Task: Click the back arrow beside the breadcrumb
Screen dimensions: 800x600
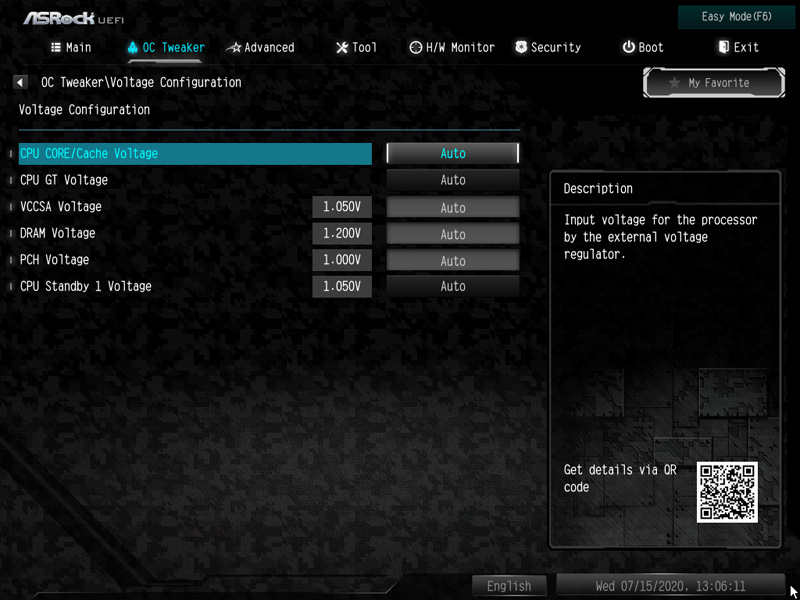Action: click(x=20, y=83)
